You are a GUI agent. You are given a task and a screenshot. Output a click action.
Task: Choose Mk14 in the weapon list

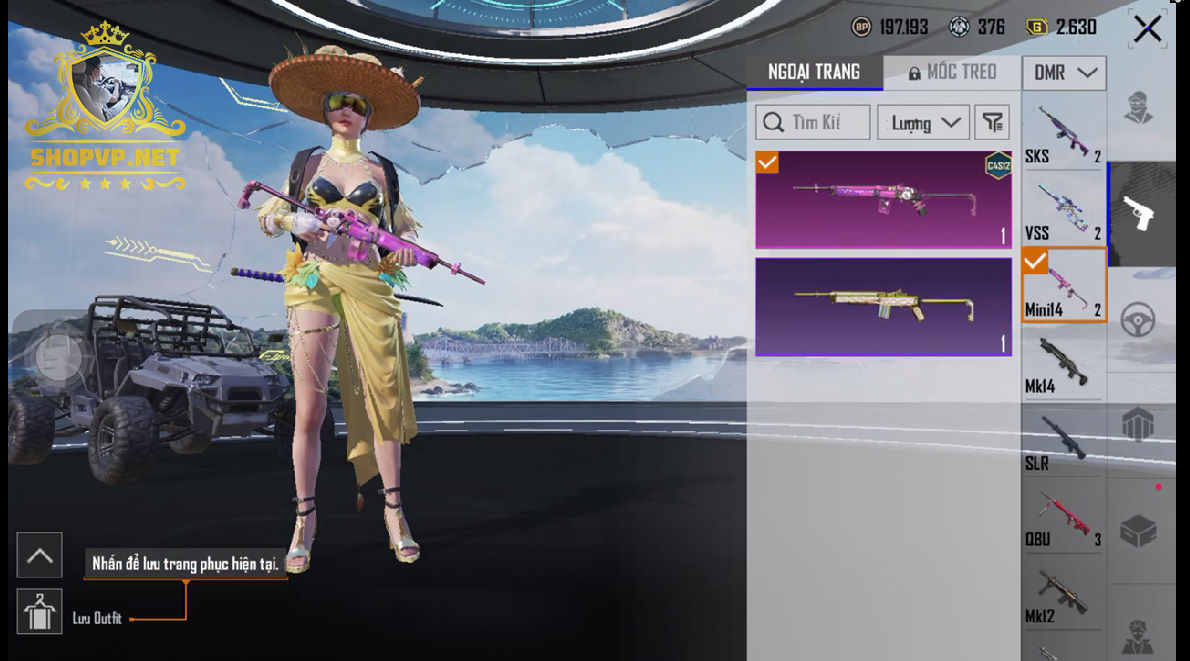click(1063, 364)
